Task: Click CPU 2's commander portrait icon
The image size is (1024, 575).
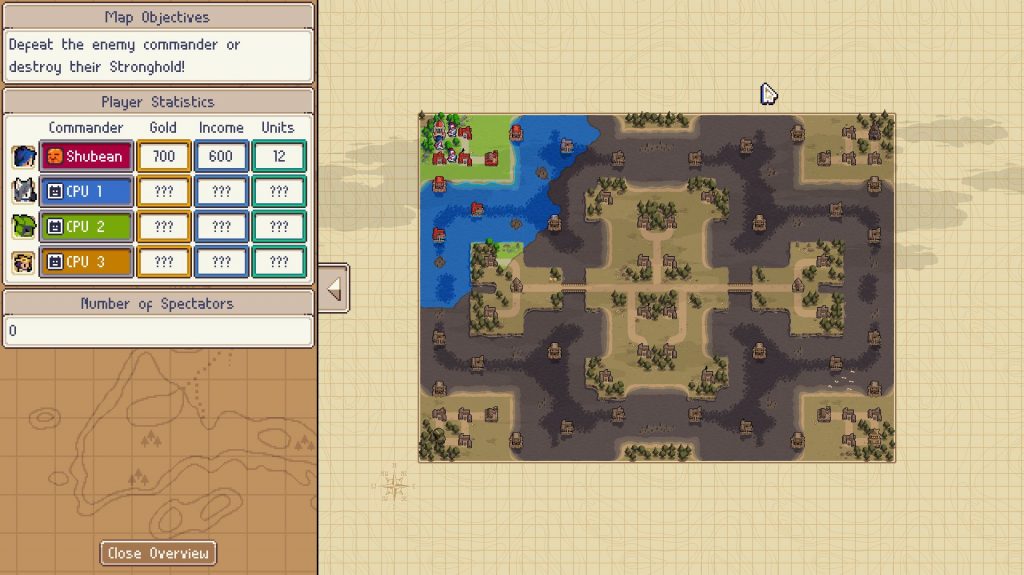Action: (x=23, y=227)
